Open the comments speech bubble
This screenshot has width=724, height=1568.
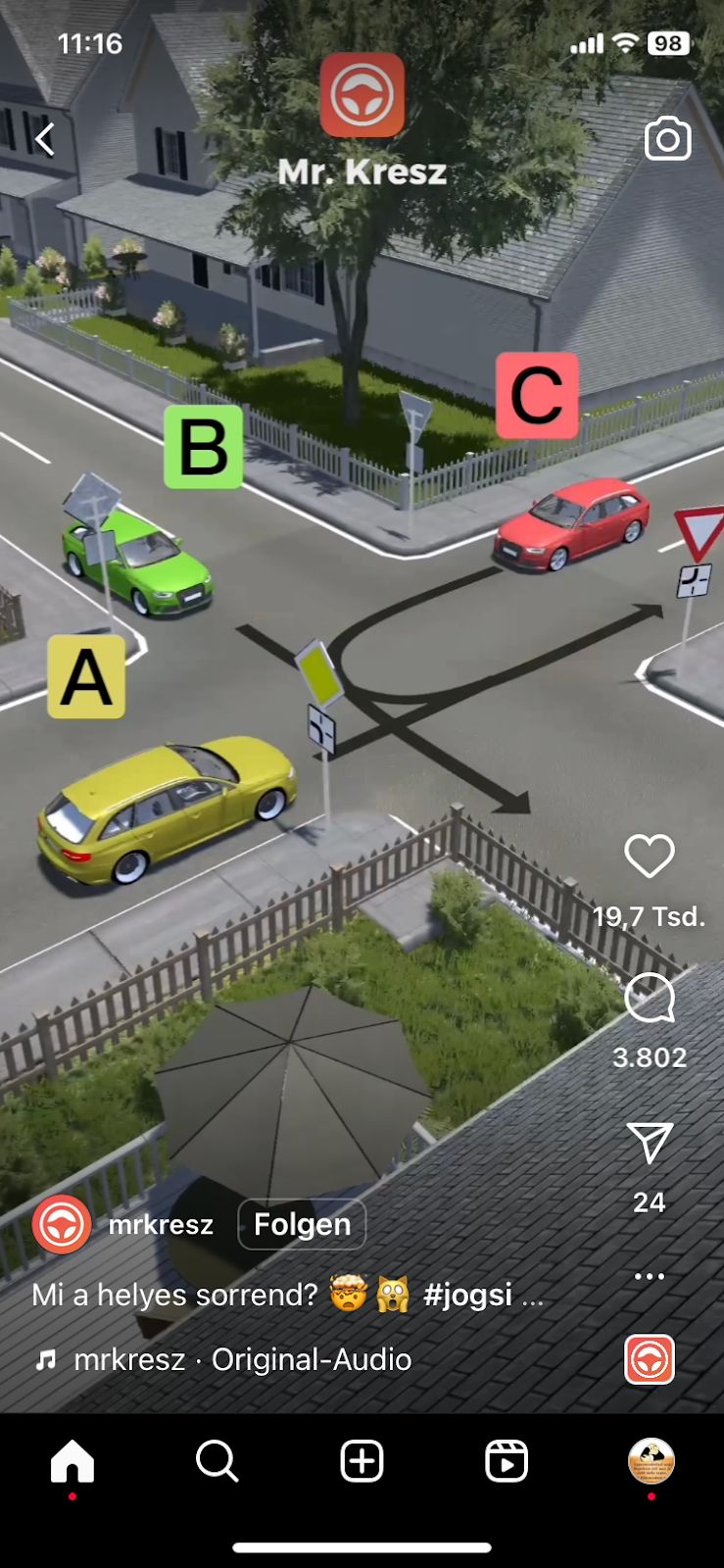pyautogui.click(x=650, y=999)
